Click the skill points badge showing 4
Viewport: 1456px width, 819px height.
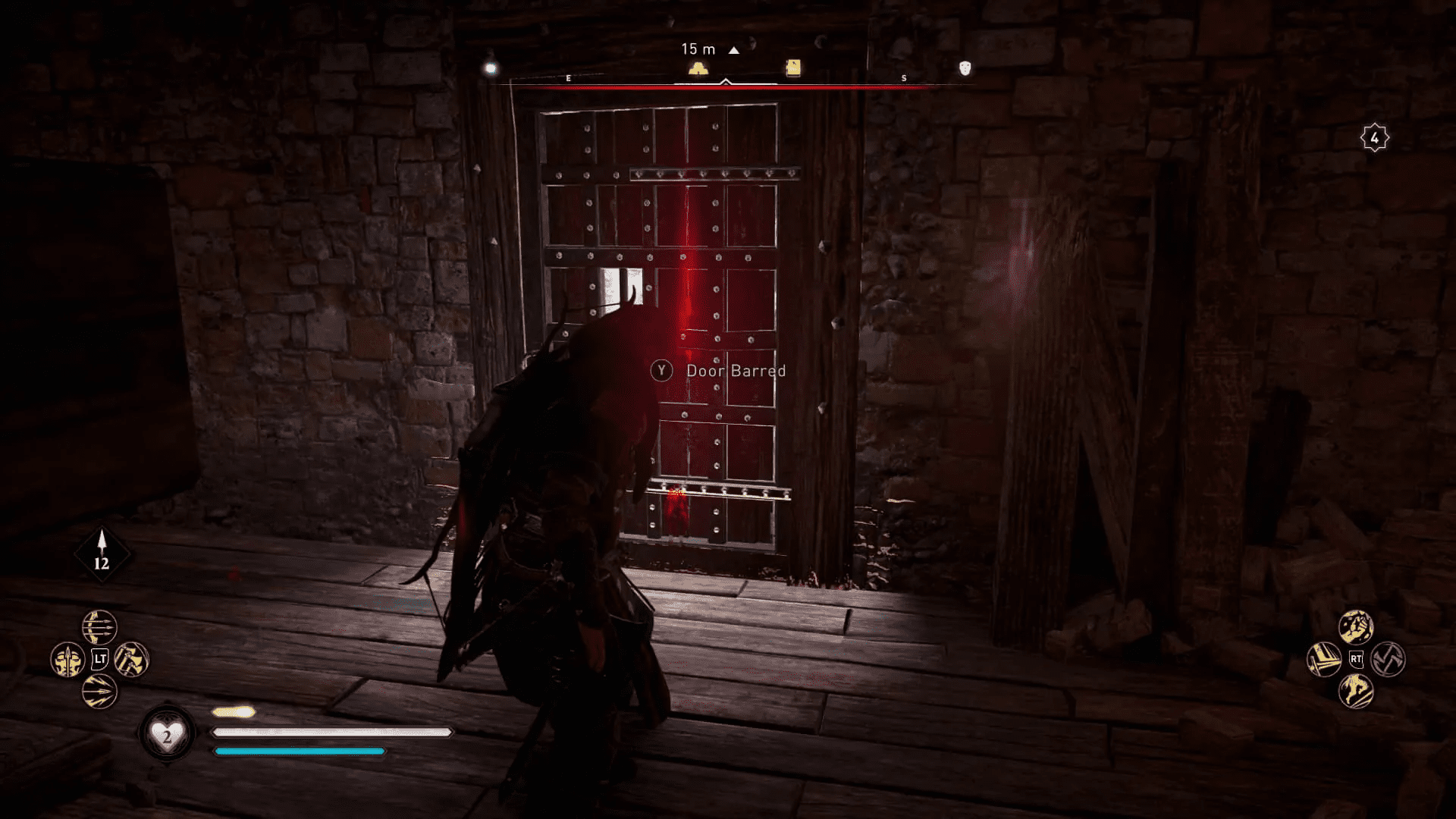pyautogui.click(x=1374, y=136)
